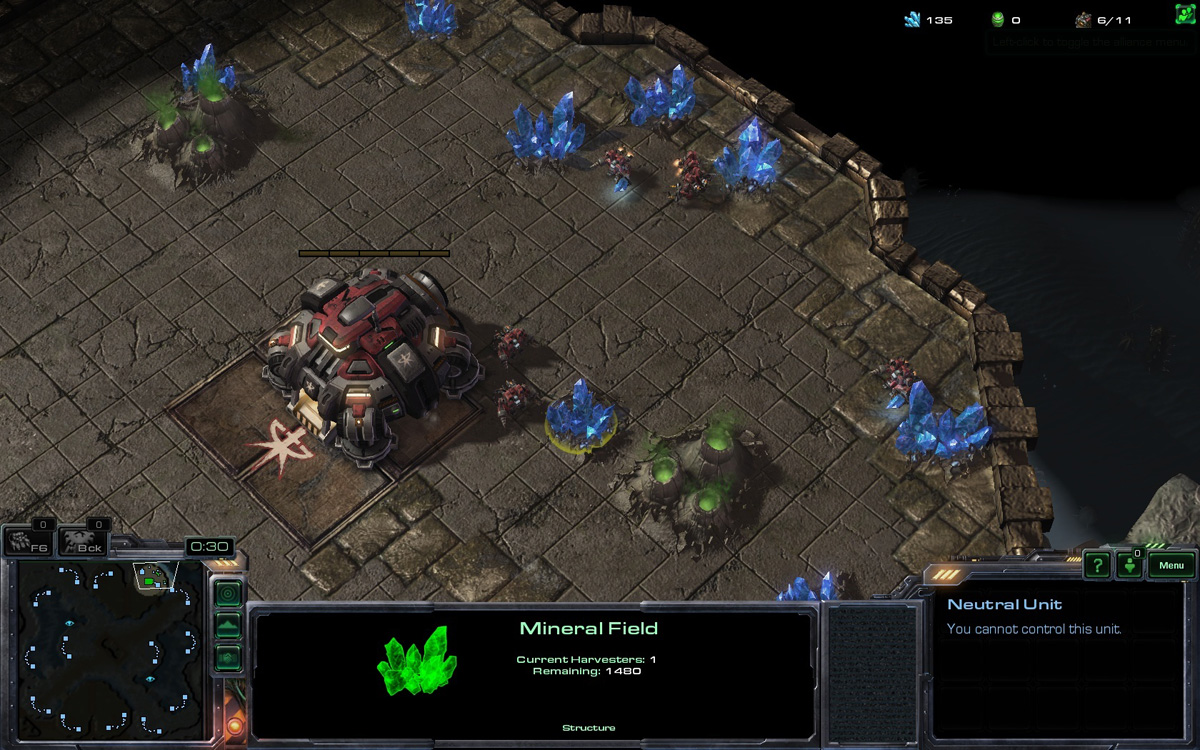Open the game Menu
1200x750 pixels.
click(x=1171, y=566)
